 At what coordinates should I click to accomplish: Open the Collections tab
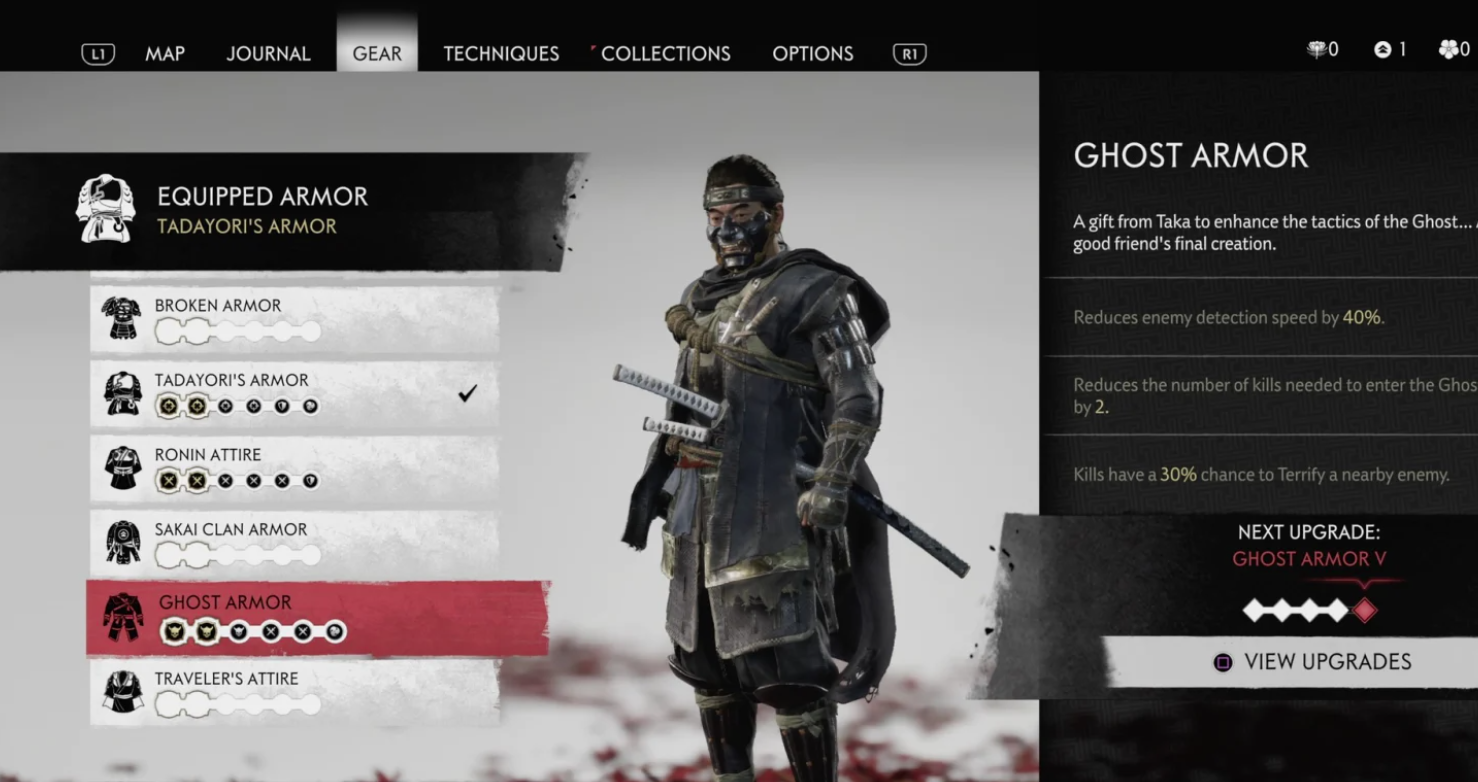click(665, 54)
